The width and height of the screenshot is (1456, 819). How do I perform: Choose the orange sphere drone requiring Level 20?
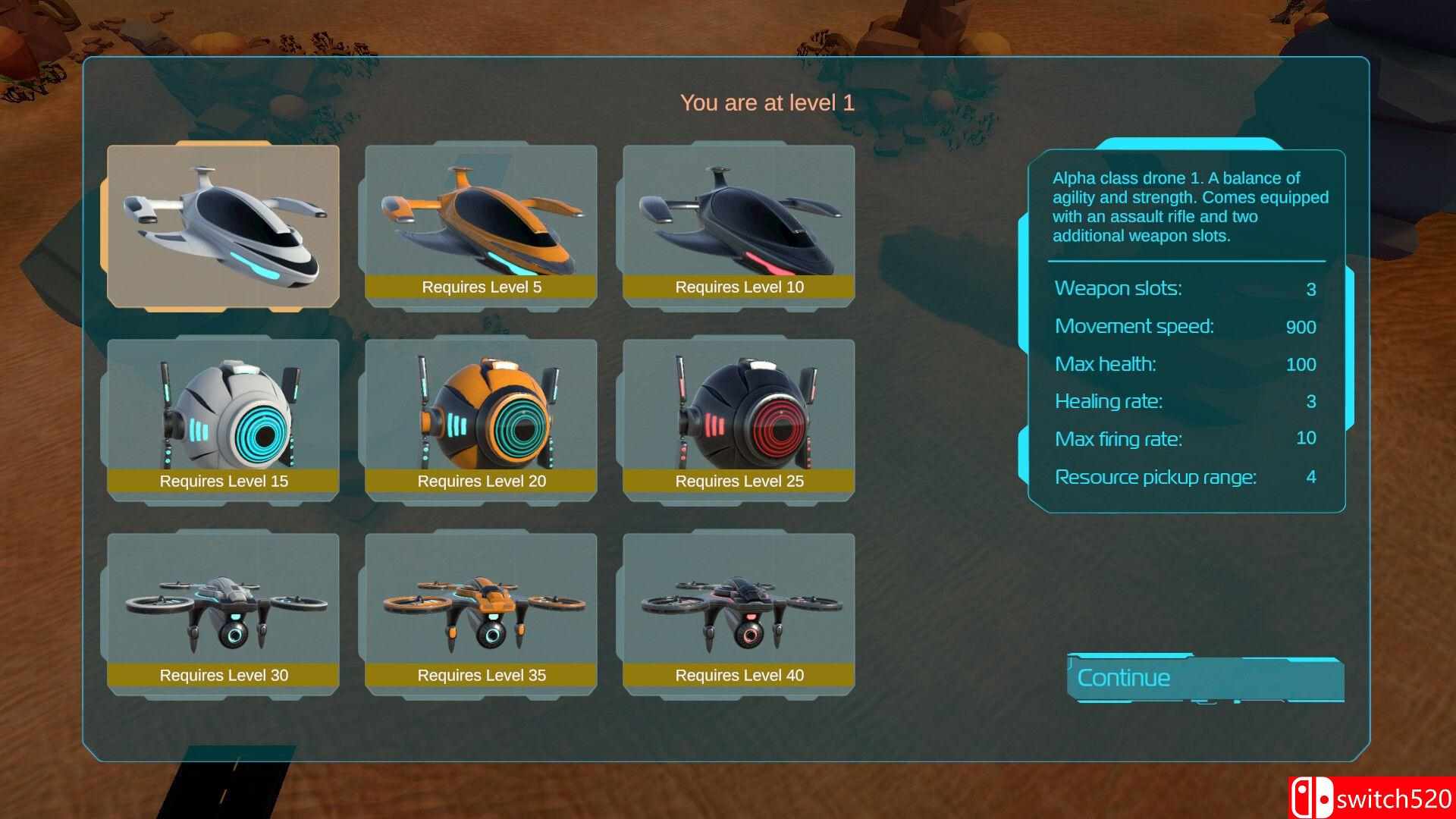[x=481, y=419]
